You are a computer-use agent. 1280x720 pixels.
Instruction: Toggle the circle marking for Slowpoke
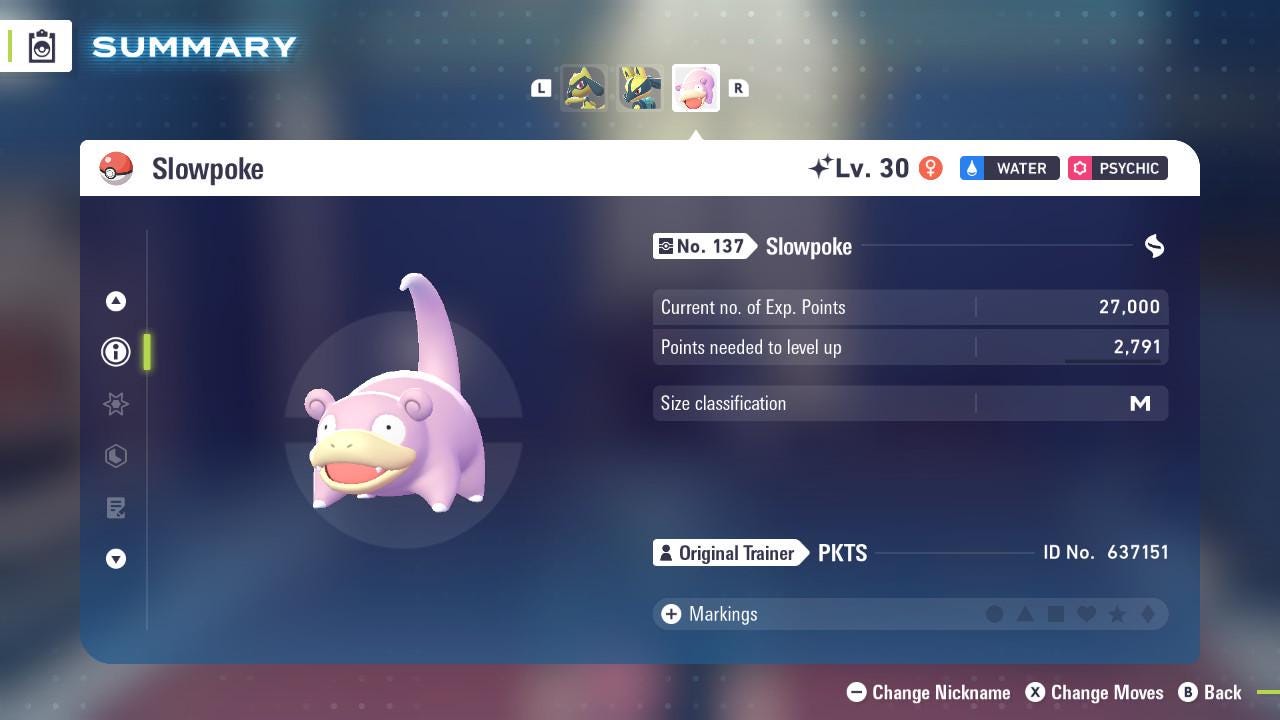(x=995, y=614)
